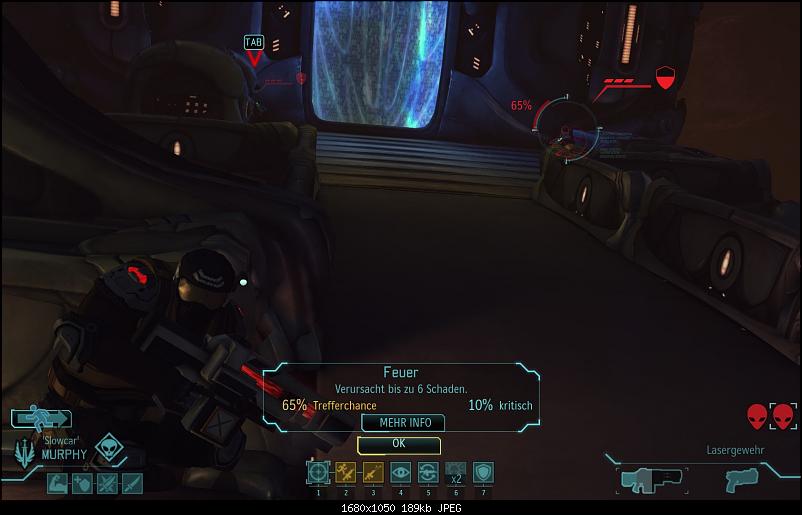This screenshot has height=515, width=802.
Task: Choose the yellow rifle ability icon
Action: [373, 472]
